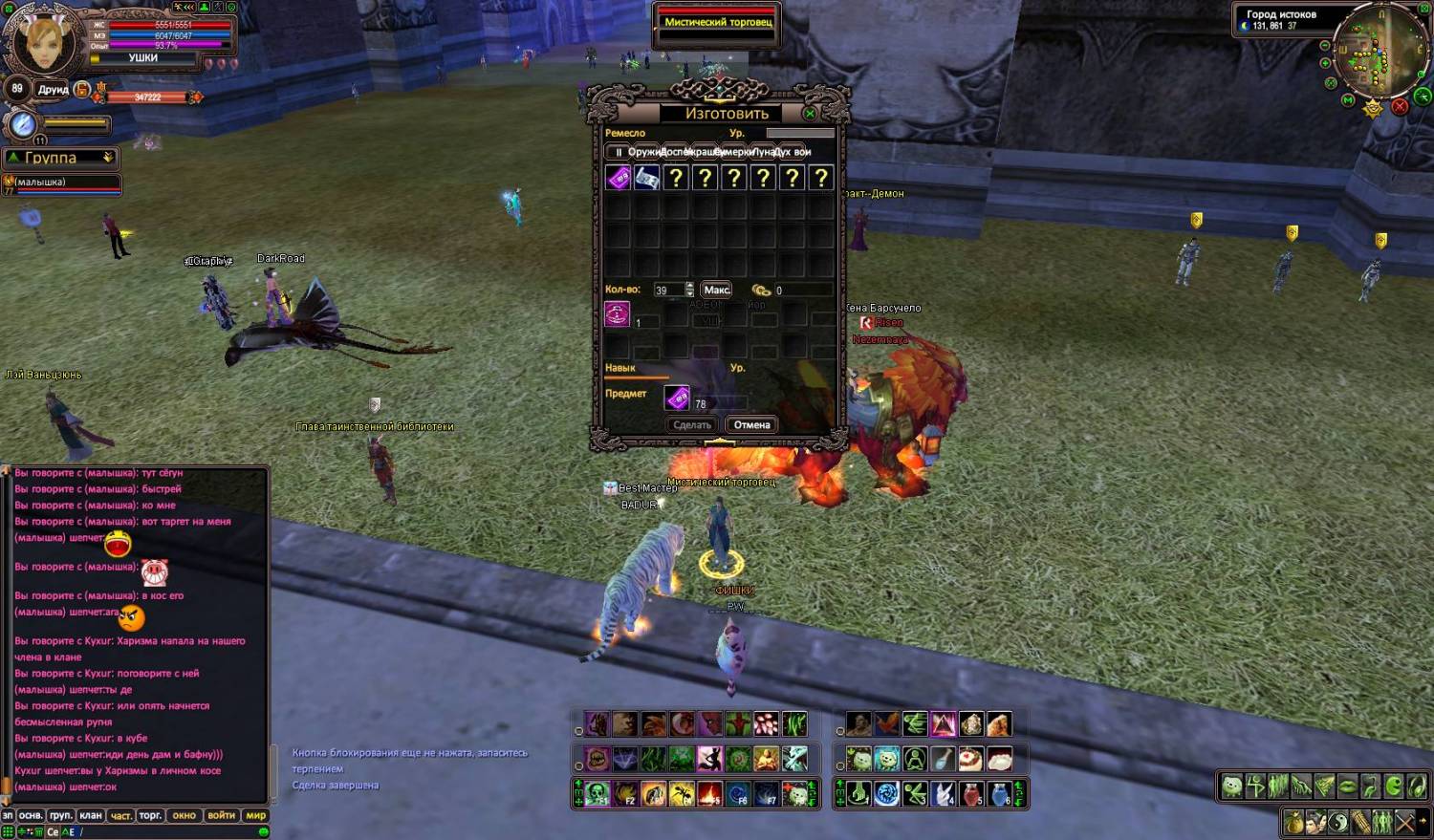Open the Дух войны crafting tab
1434x840 pixels.
793,152
